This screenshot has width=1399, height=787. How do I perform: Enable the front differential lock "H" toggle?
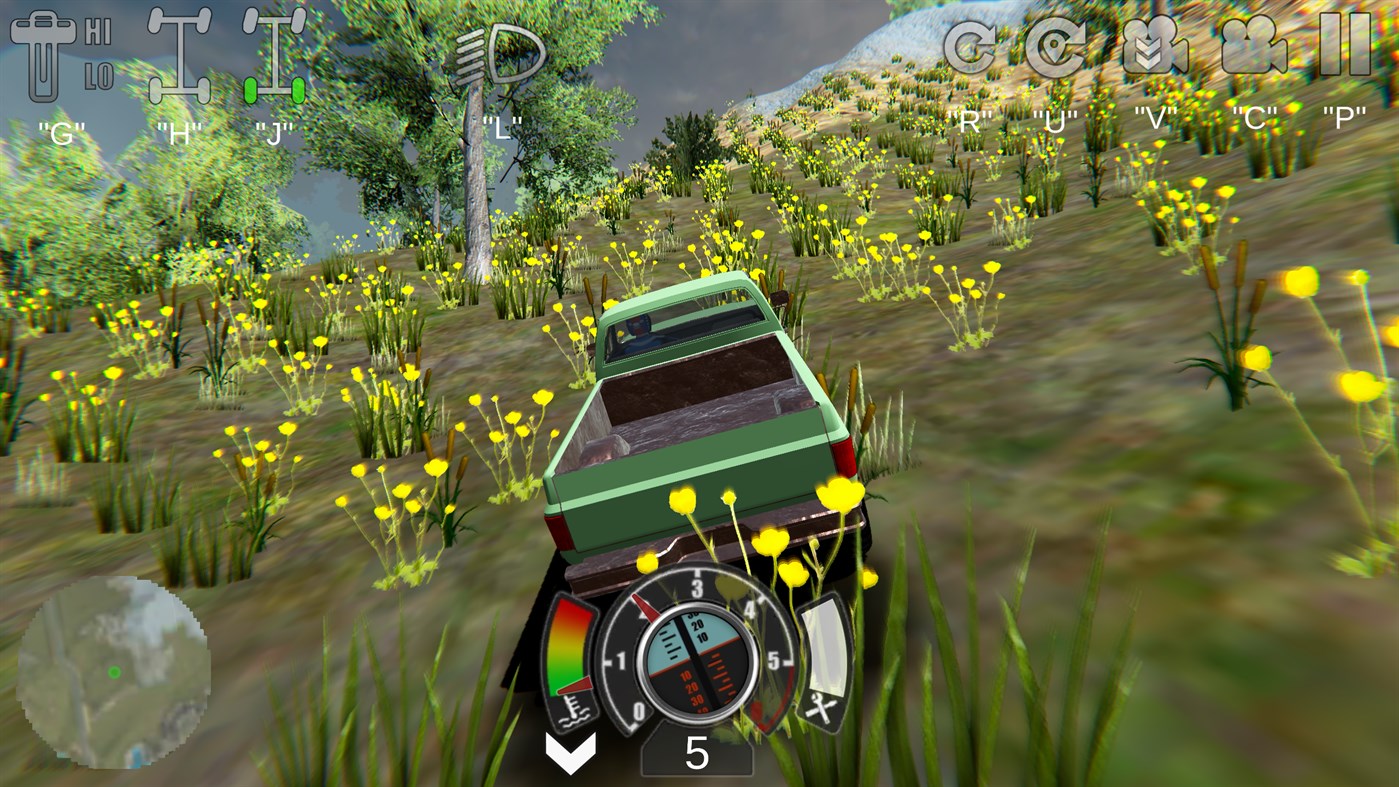(x=182, y=55)
